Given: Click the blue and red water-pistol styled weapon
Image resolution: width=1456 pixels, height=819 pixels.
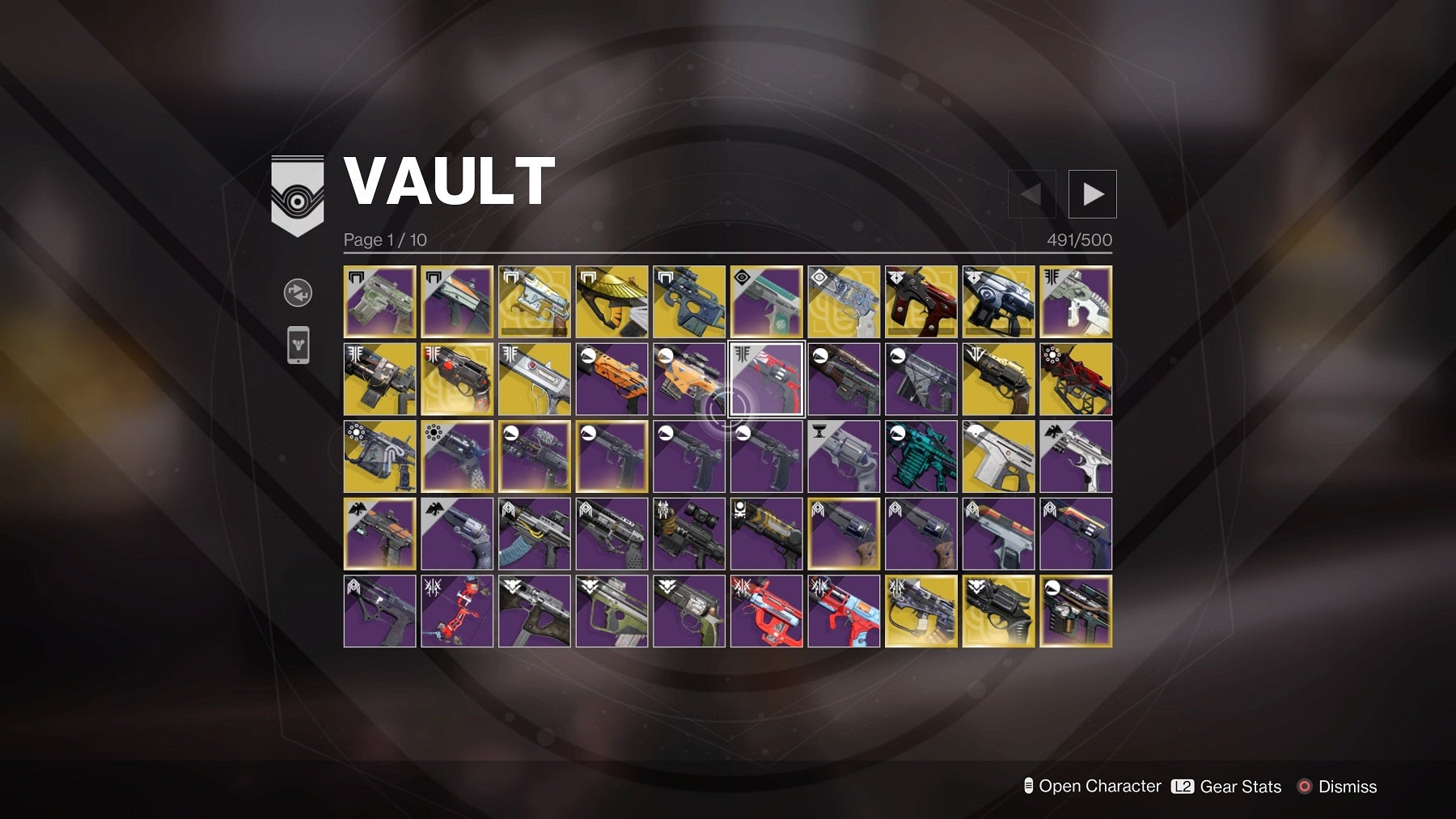Looking at the screenshot, I should (x=844, y=609).
